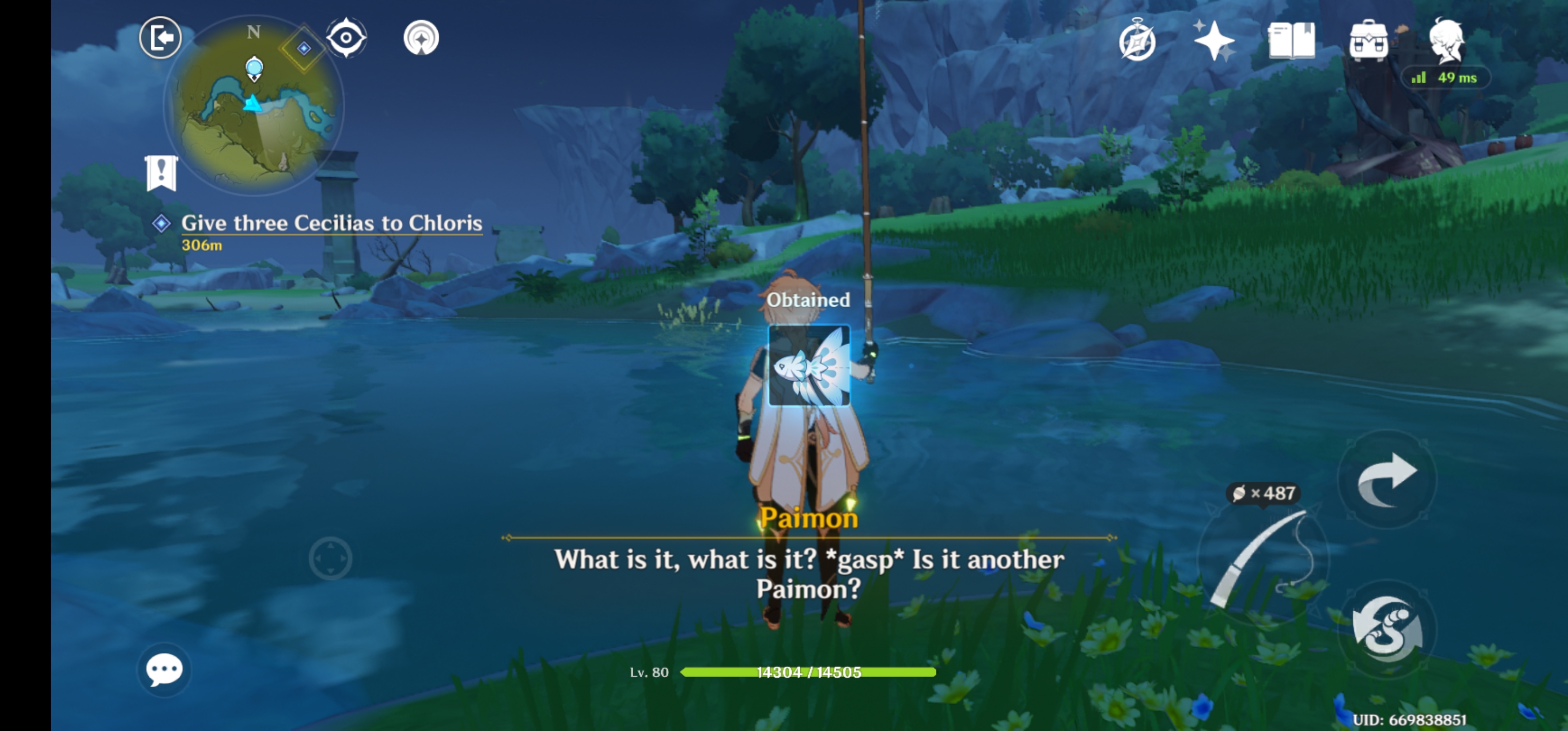The width and height of the screenshot is (1568, 731).
Task: Open chat via the speech bubble icon
Action: click(163, 670)
